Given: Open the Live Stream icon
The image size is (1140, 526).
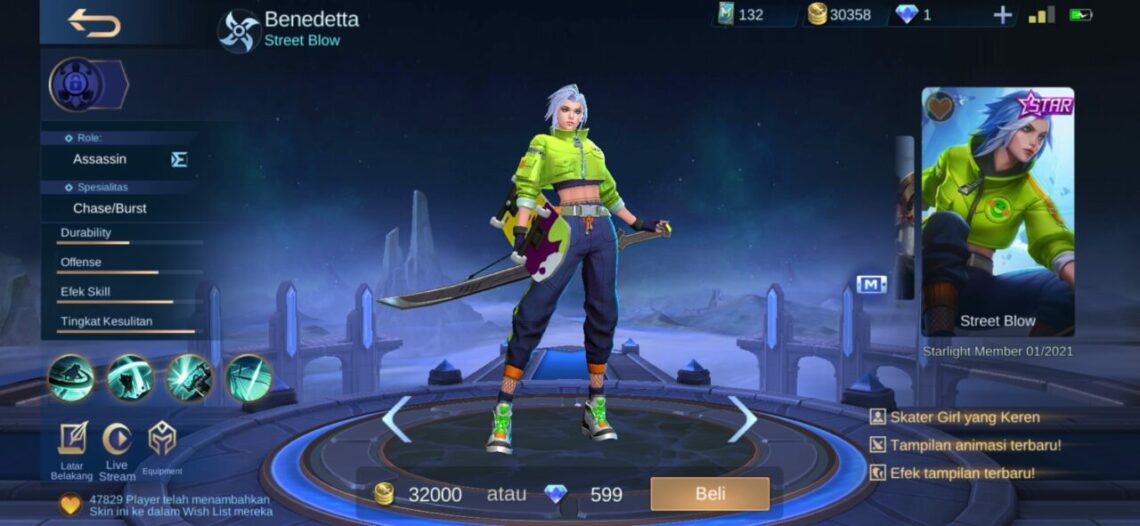Looking at the screenshot, I should point(117,439).
